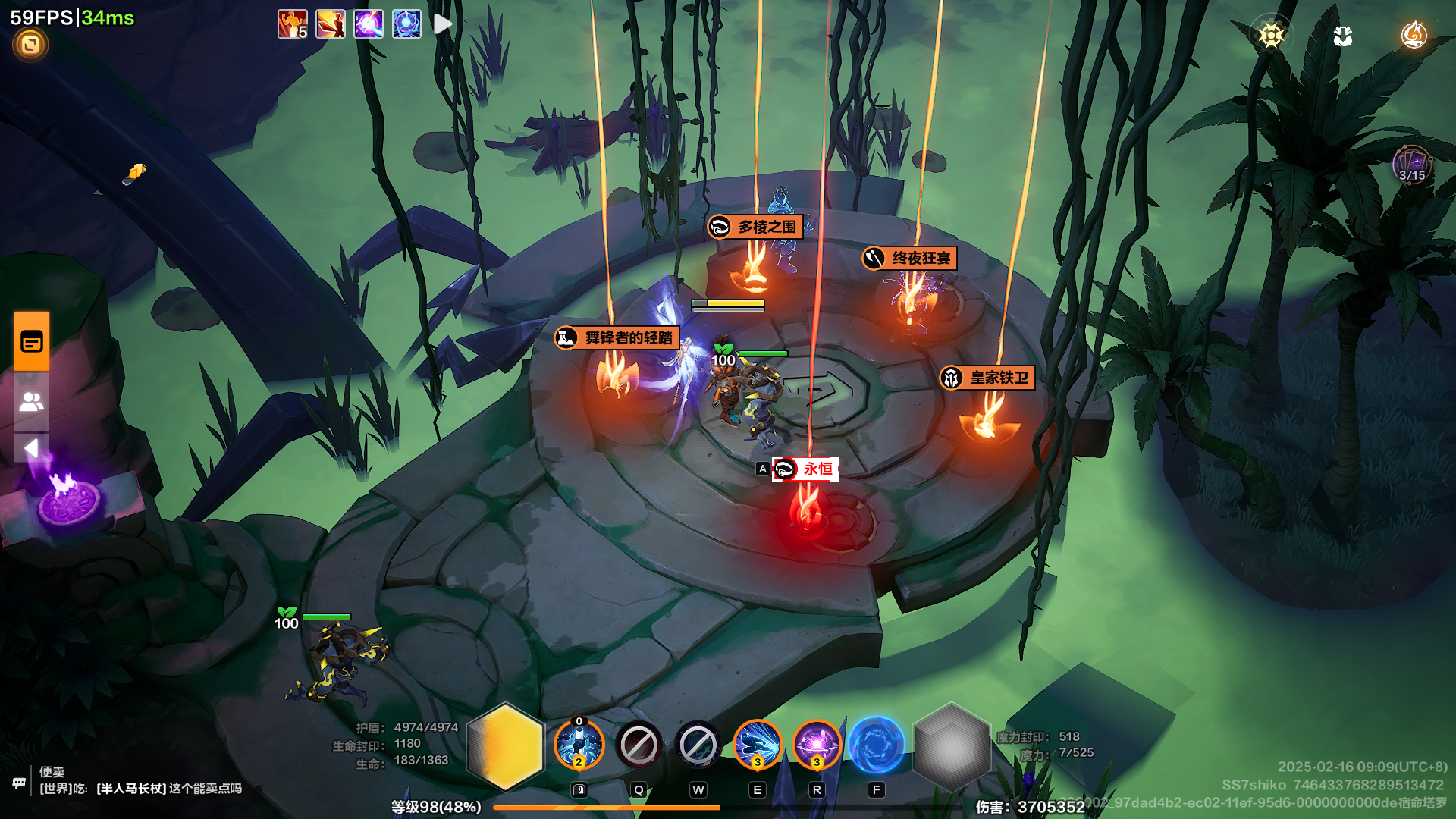The height and width of the screenshot is (819, 1456).
Task: Open the gear compass settings icon
Action: tap(1271, 35)
